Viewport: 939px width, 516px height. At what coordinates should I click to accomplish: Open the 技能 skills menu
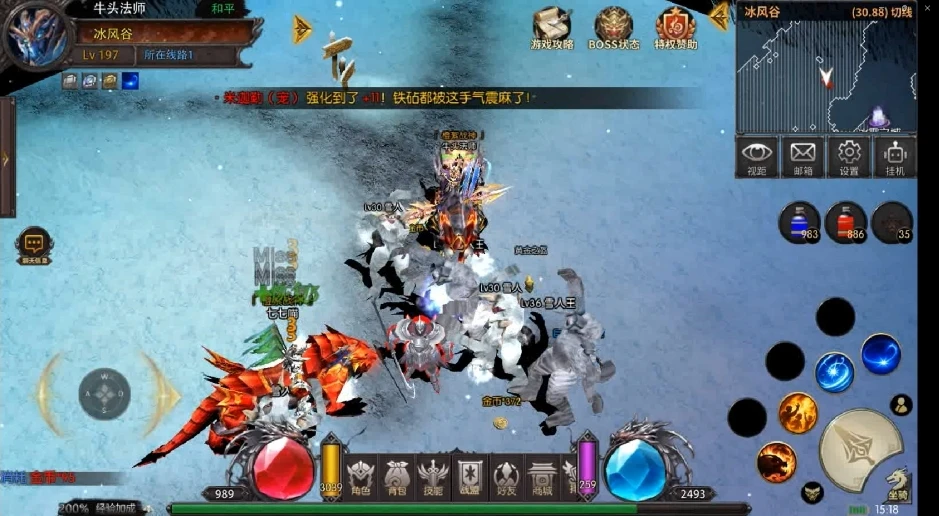coord(433,476)
